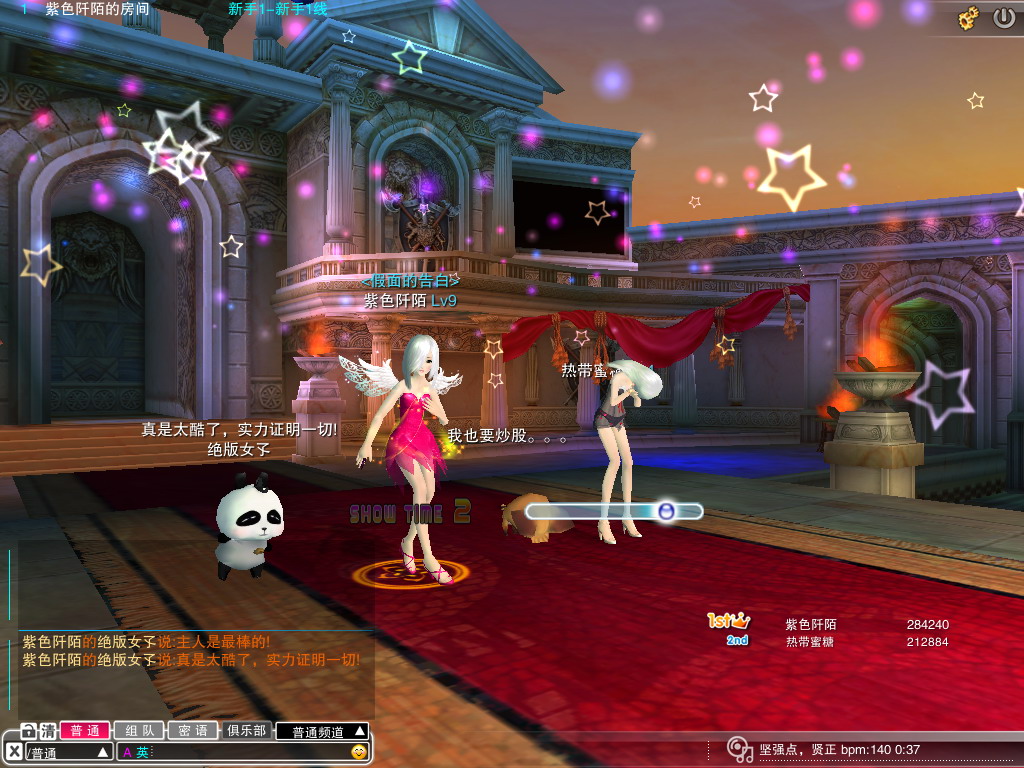
Task: Clear chat with the 清 button
Action: [x=48, y=731]
